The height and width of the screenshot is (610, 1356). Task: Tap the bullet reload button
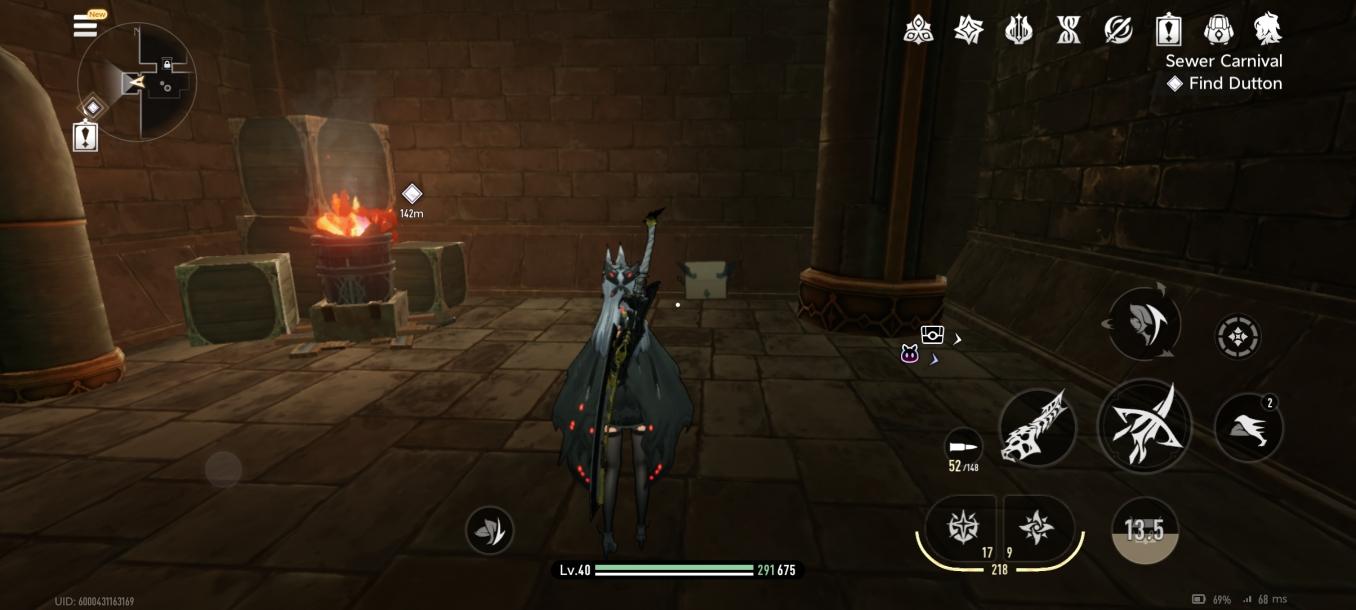963,448
